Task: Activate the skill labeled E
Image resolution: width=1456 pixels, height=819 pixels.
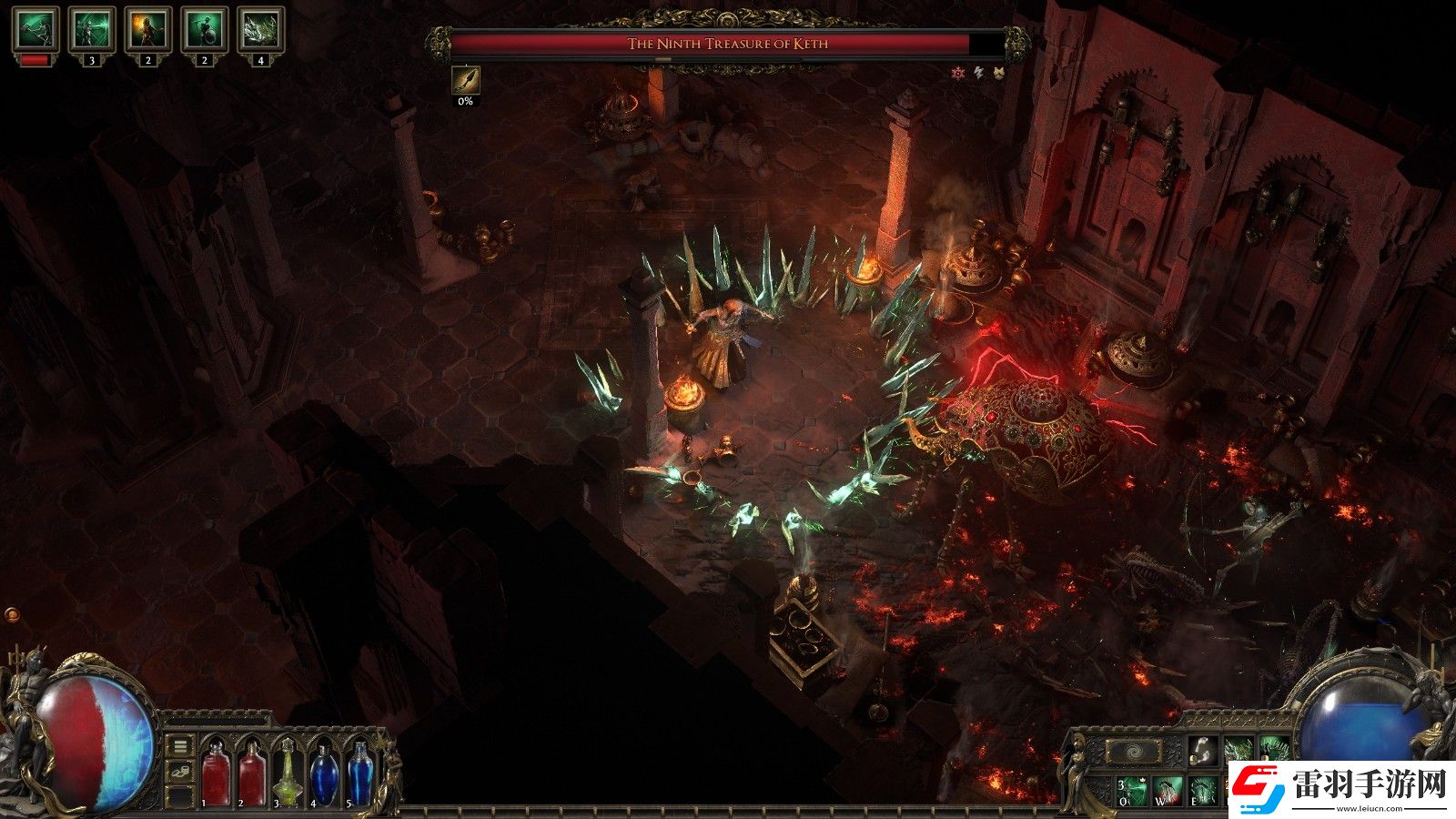Action: 1203,790
